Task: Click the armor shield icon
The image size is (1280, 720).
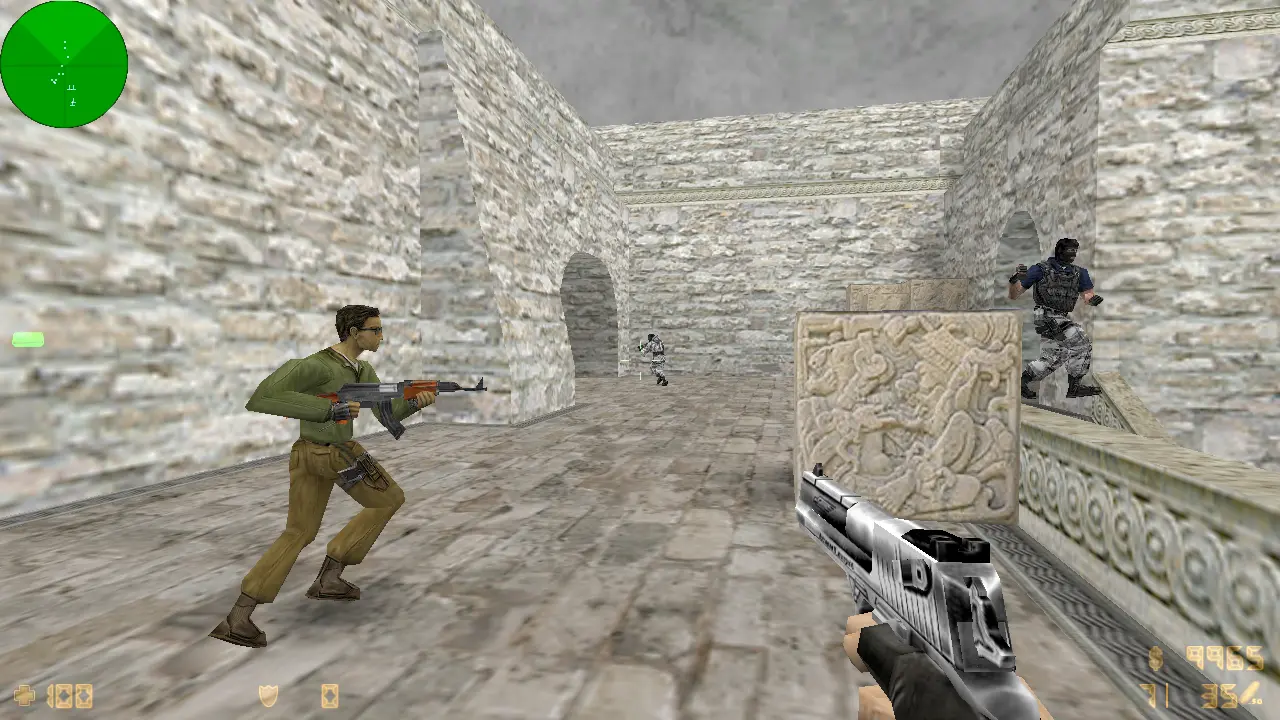Action: pyautogui.click(x=268, y=695)
